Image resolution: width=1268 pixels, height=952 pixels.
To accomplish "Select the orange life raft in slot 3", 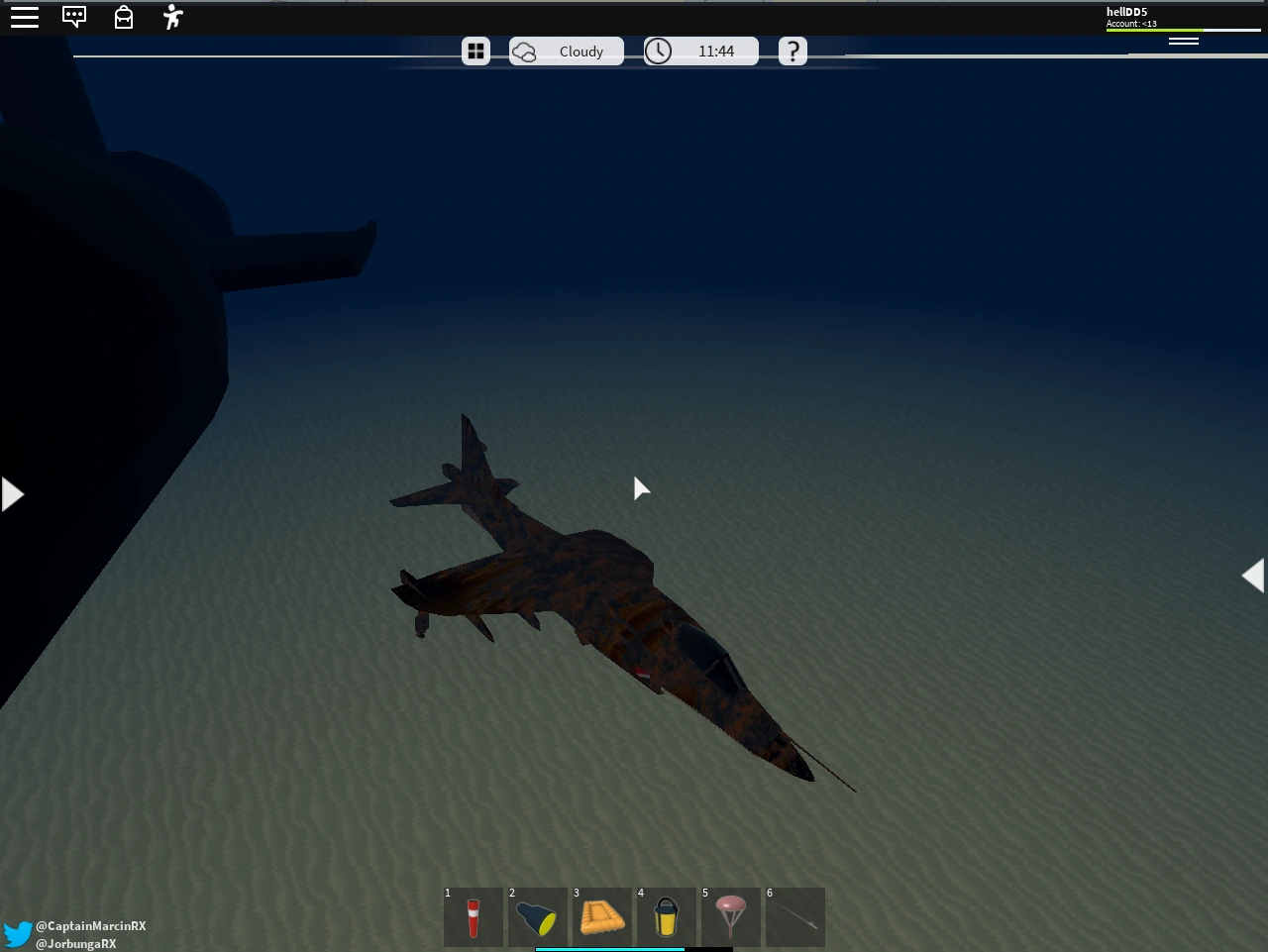I will (602, 917).
